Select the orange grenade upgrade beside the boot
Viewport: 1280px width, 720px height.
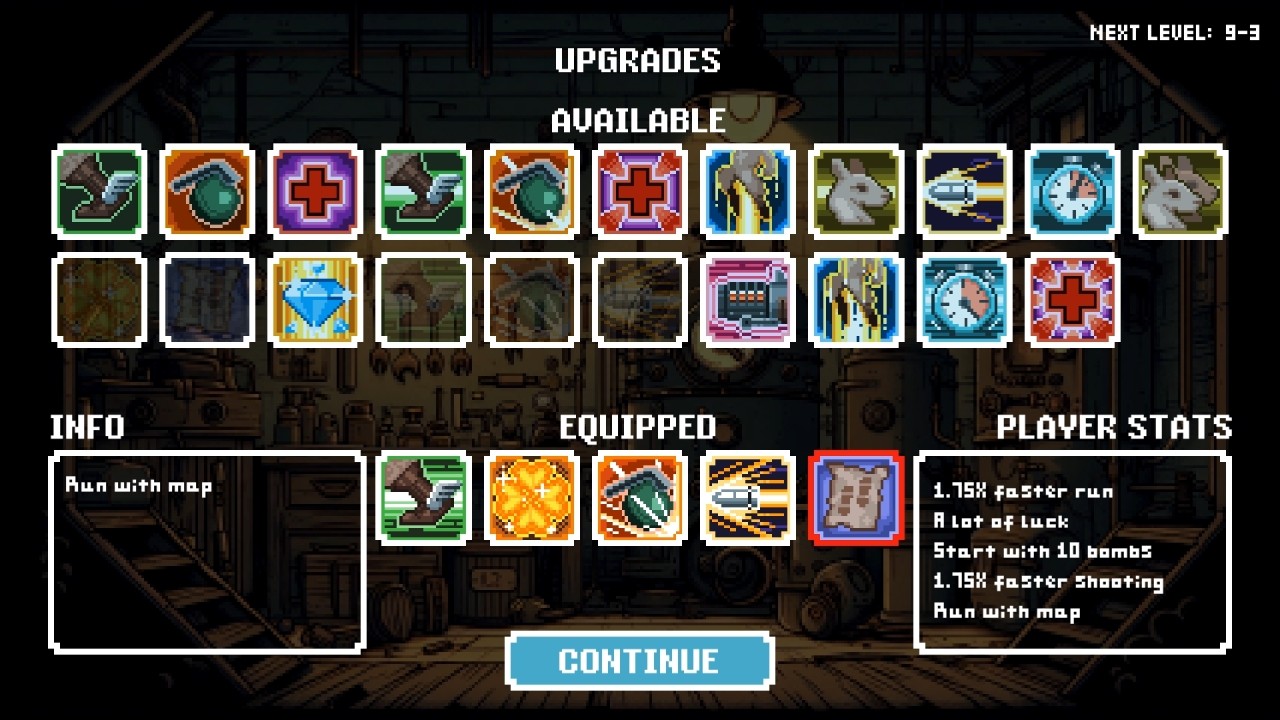(x=530, y=192)
